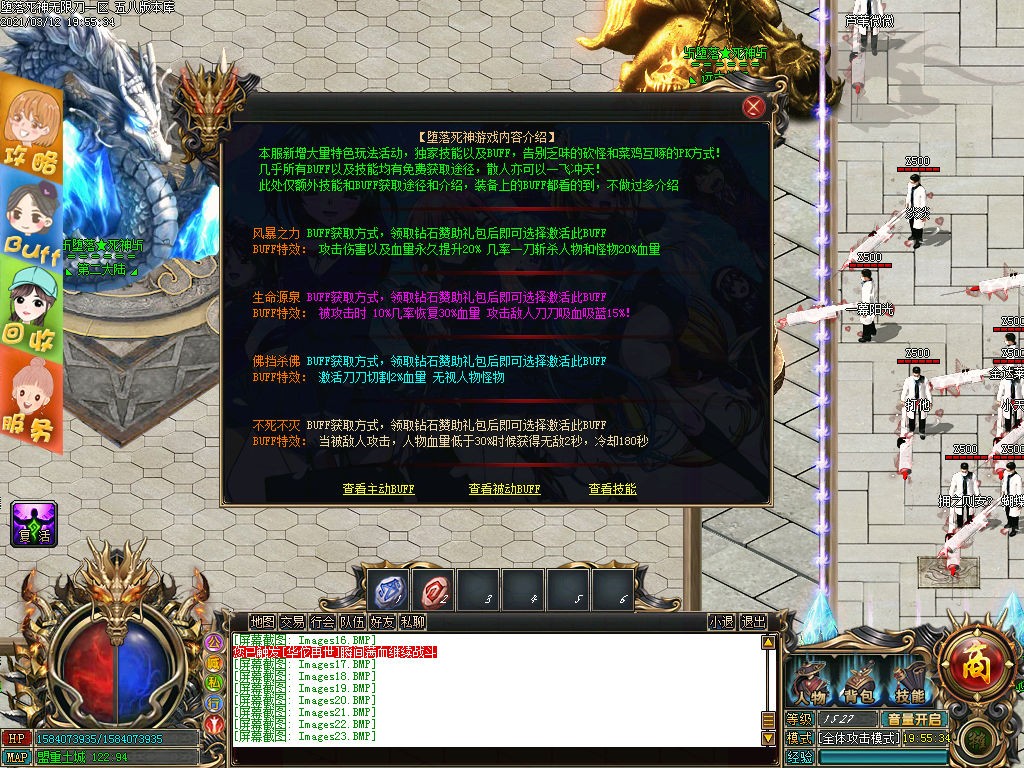Use the red rune in hotbar slot 2

[434, 590]
